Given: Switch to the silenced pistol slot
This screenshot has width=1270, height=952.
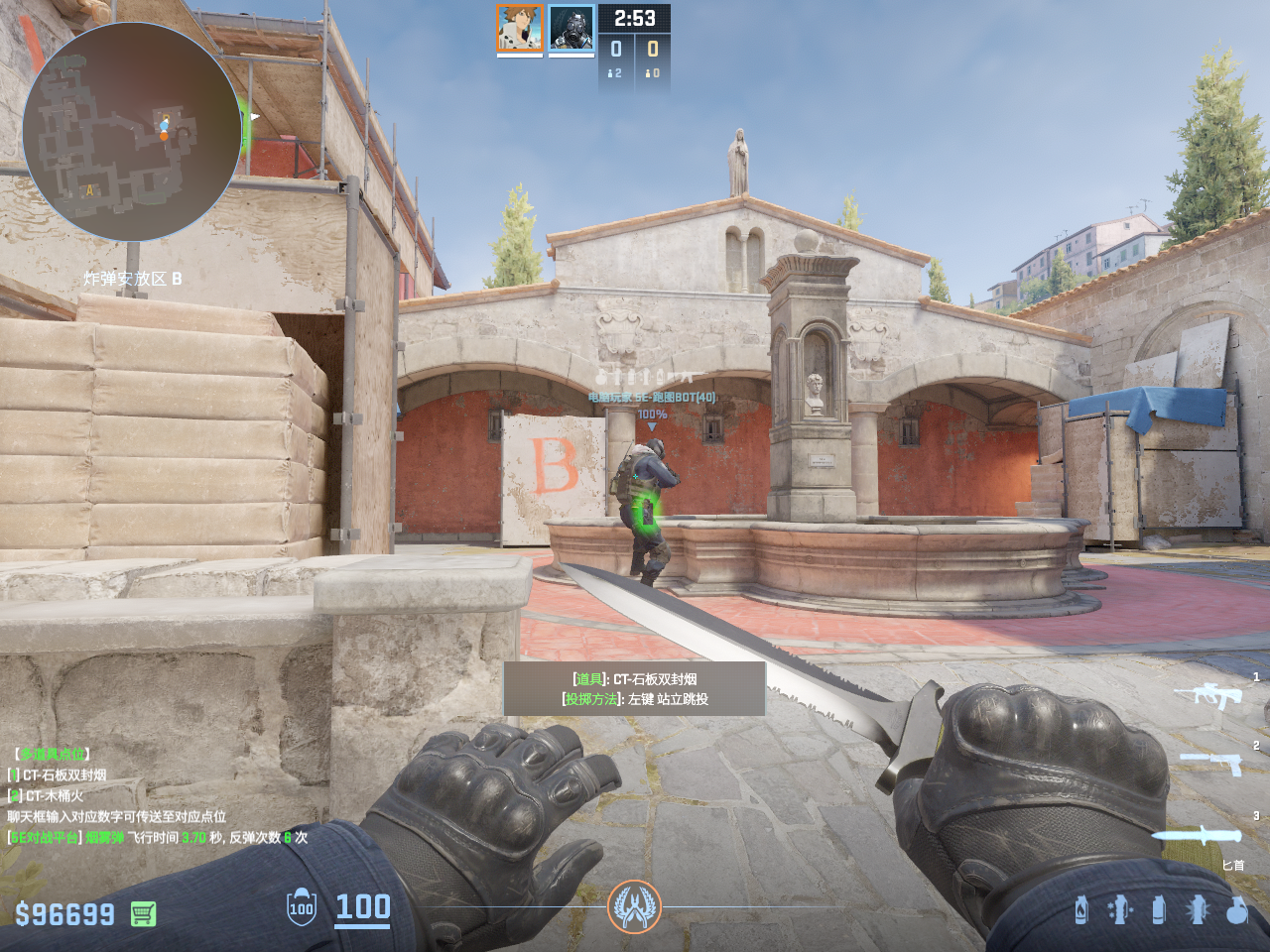Looking at the screenshot, I should coord(1210,762).
